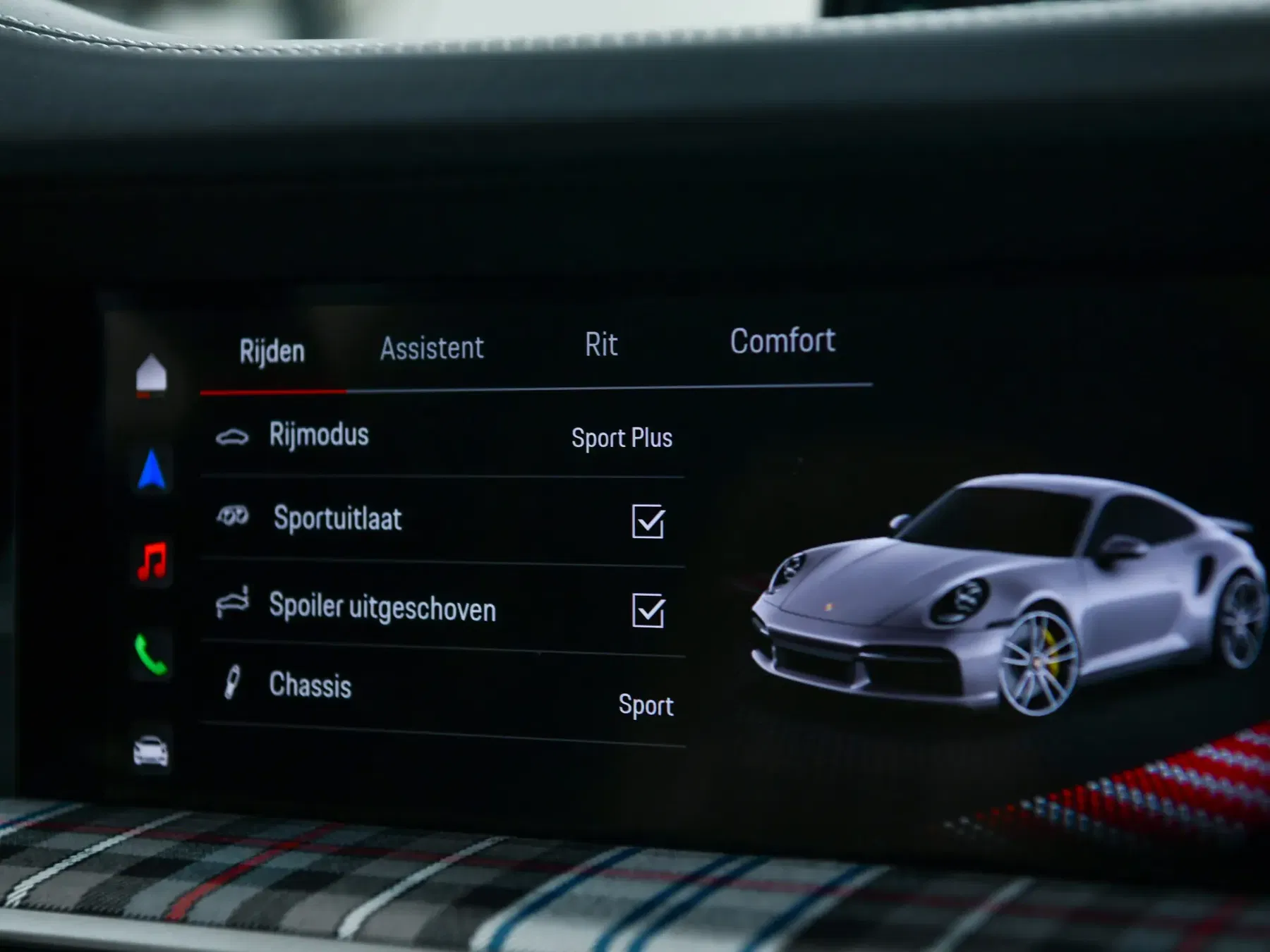Switch to the Rijden tab
The width and height of the screenshot is (1270, 952).
272,351
